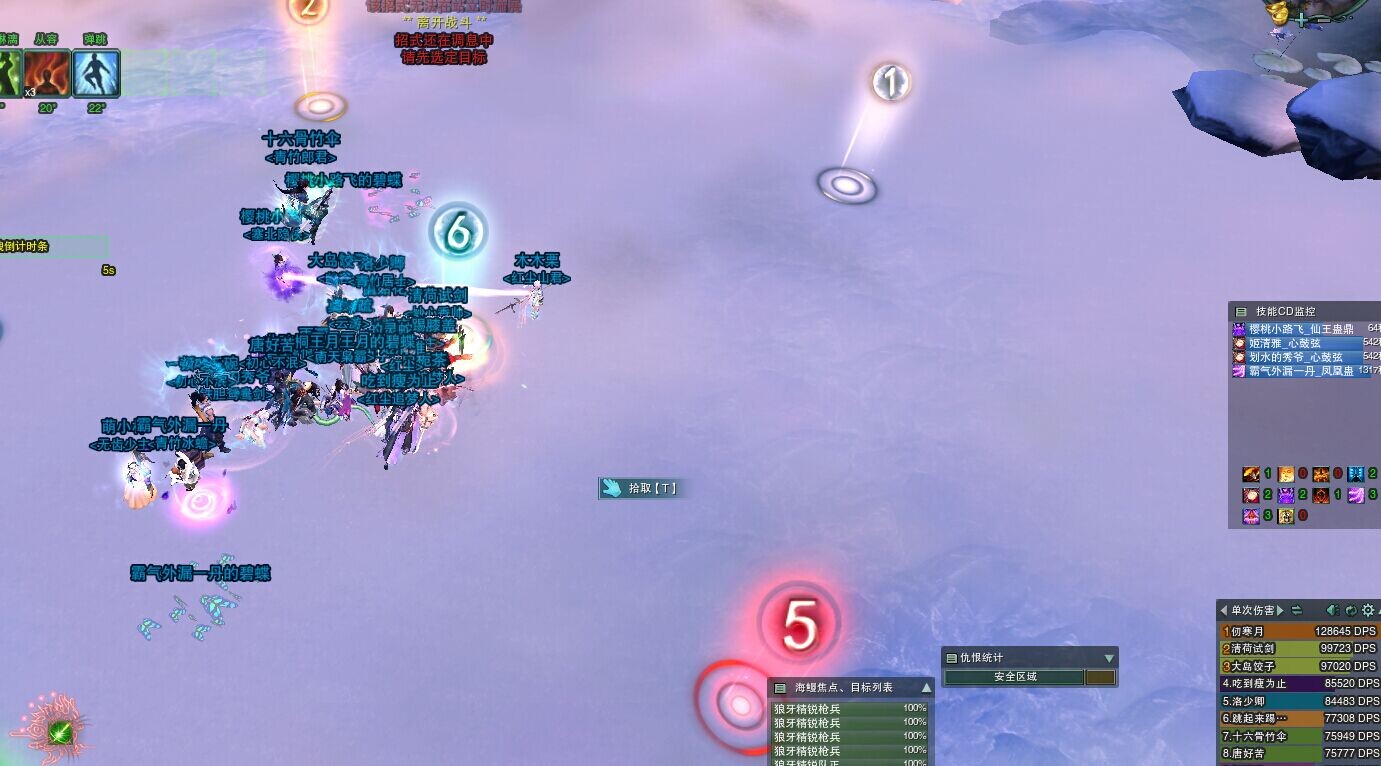Click the damage meter swap arrows icon

[1297, 610]
